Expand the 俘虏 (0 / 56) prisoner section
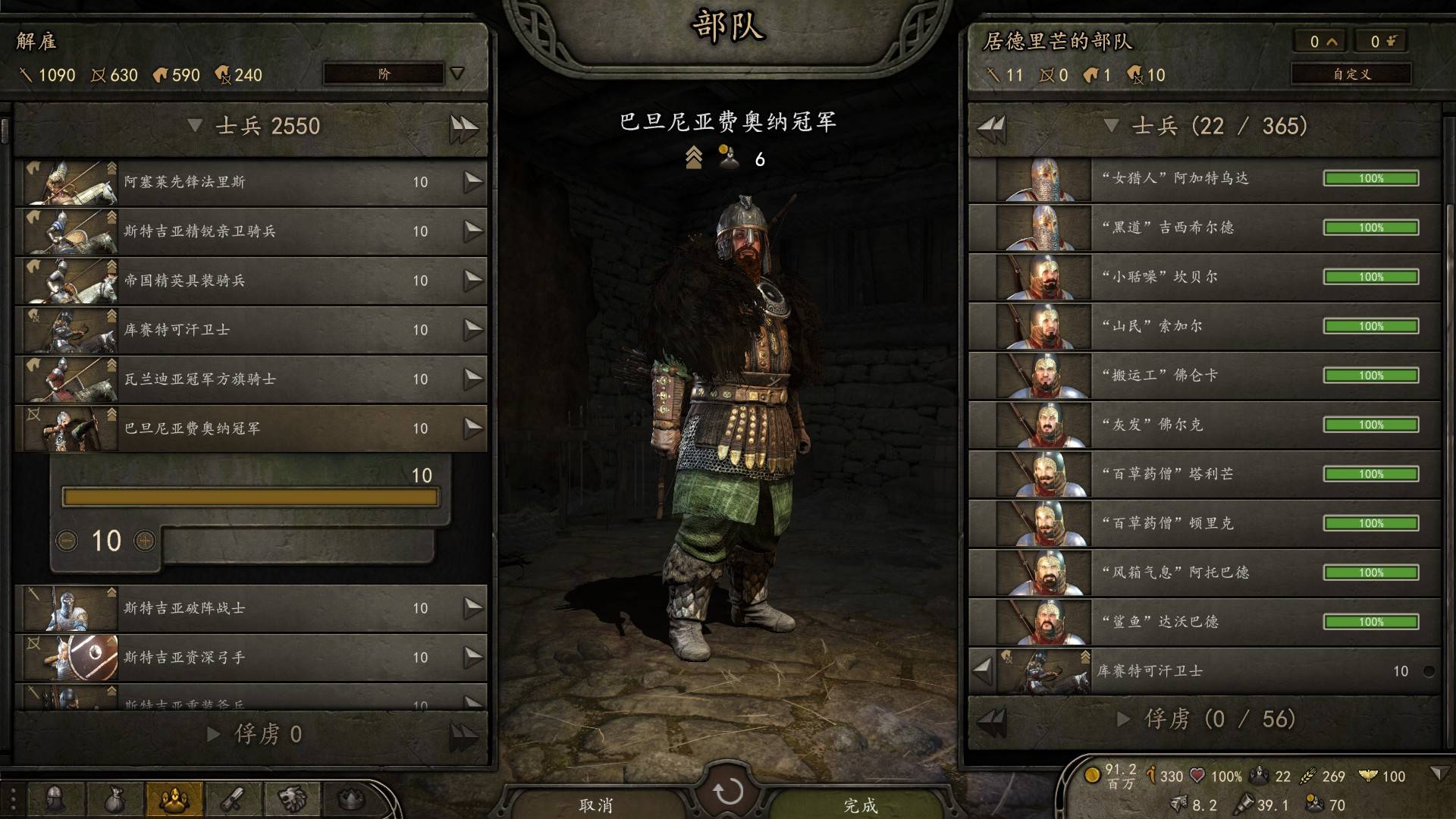The width and height of the screenshot is (1456, 819). coord(1125,719)
